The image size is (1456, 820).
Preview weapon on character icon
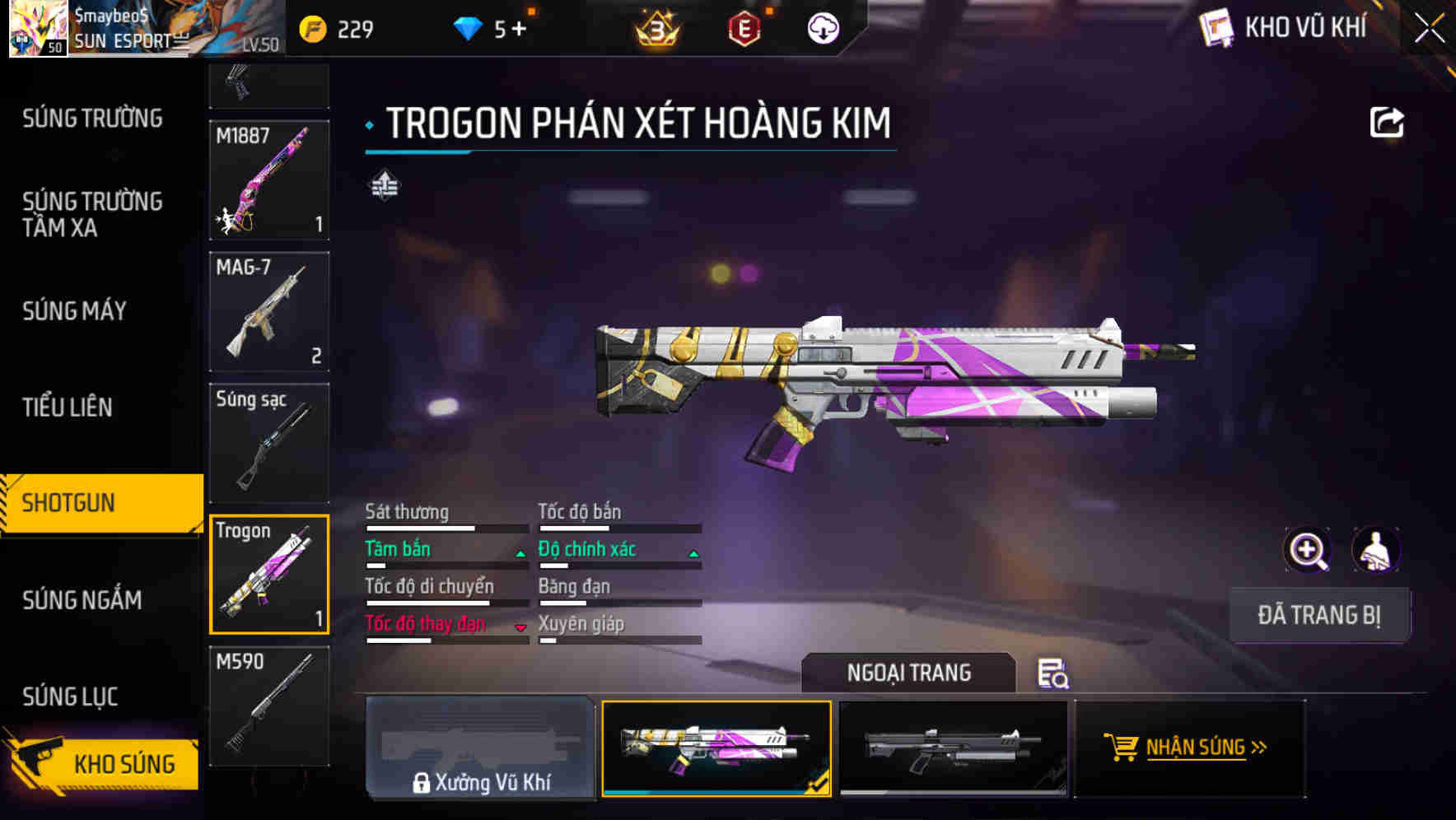[1375, 550]
